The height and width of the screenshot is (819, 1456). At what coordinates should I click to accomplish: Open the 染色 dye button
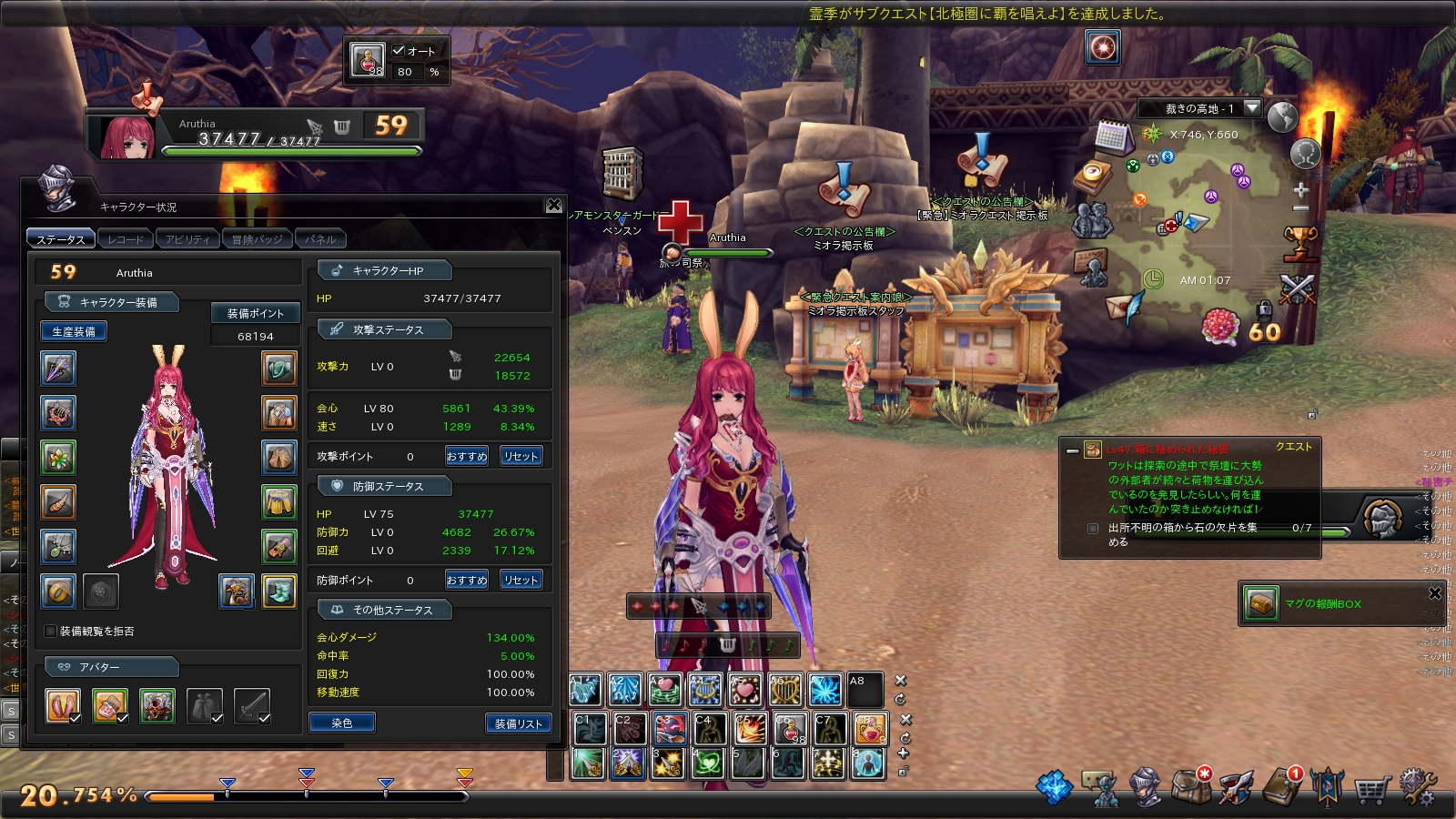coord(342,723)
